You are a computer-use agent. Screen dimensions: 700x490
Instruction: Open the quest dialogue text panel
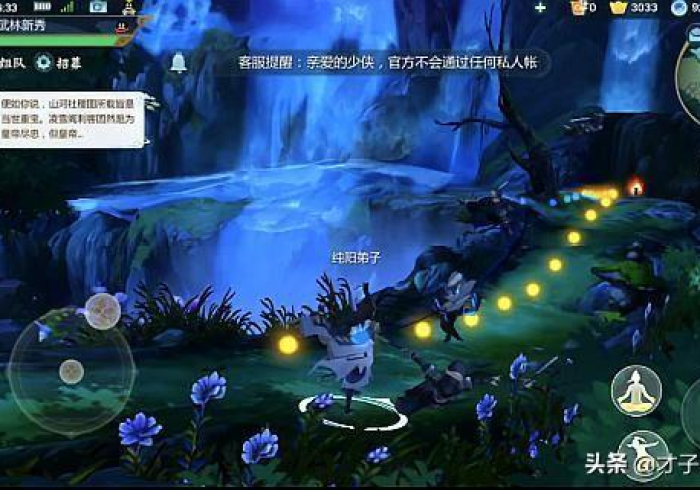72,120
